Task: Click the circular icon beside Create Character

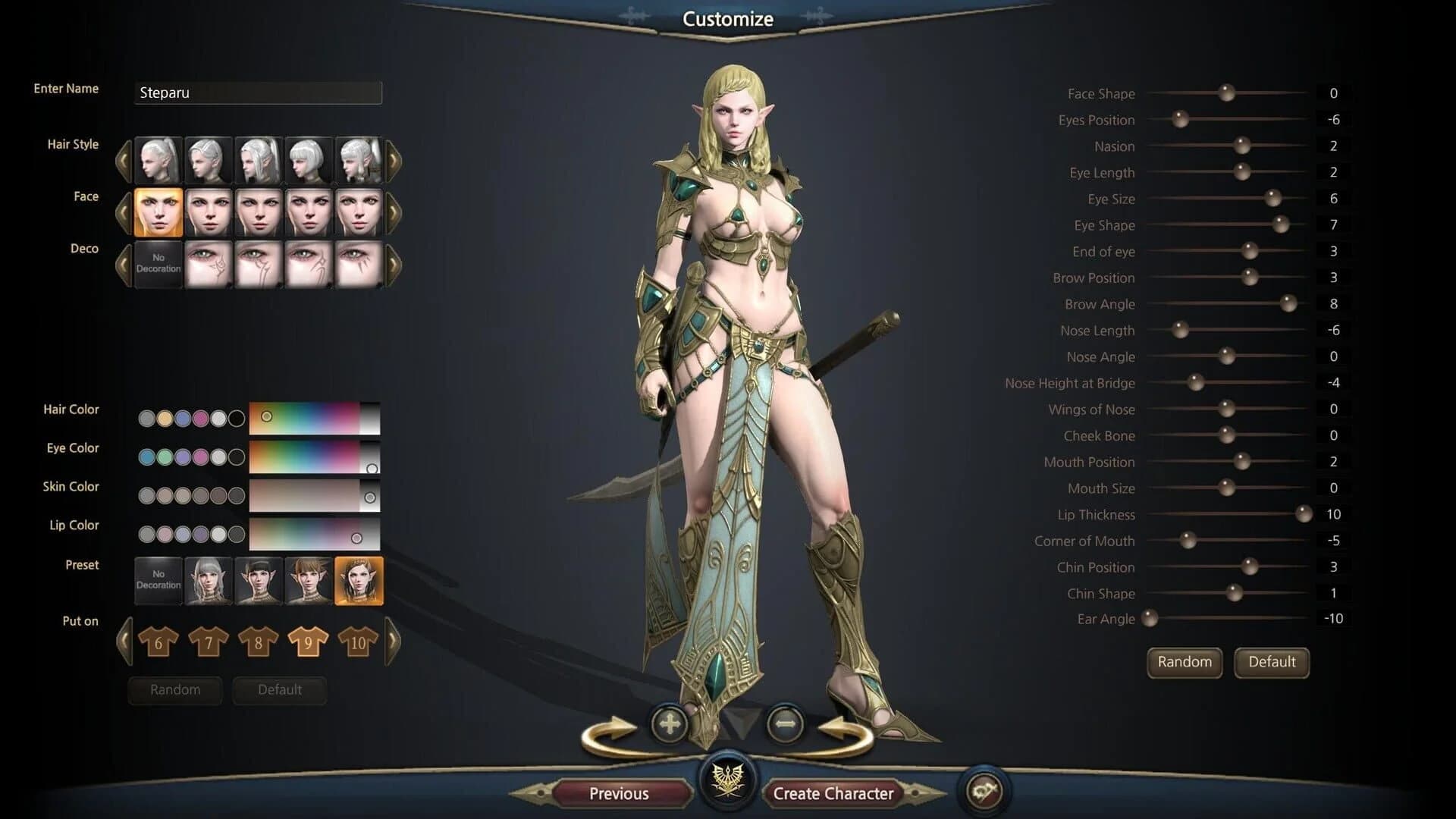Action: [x=984, y=790]
